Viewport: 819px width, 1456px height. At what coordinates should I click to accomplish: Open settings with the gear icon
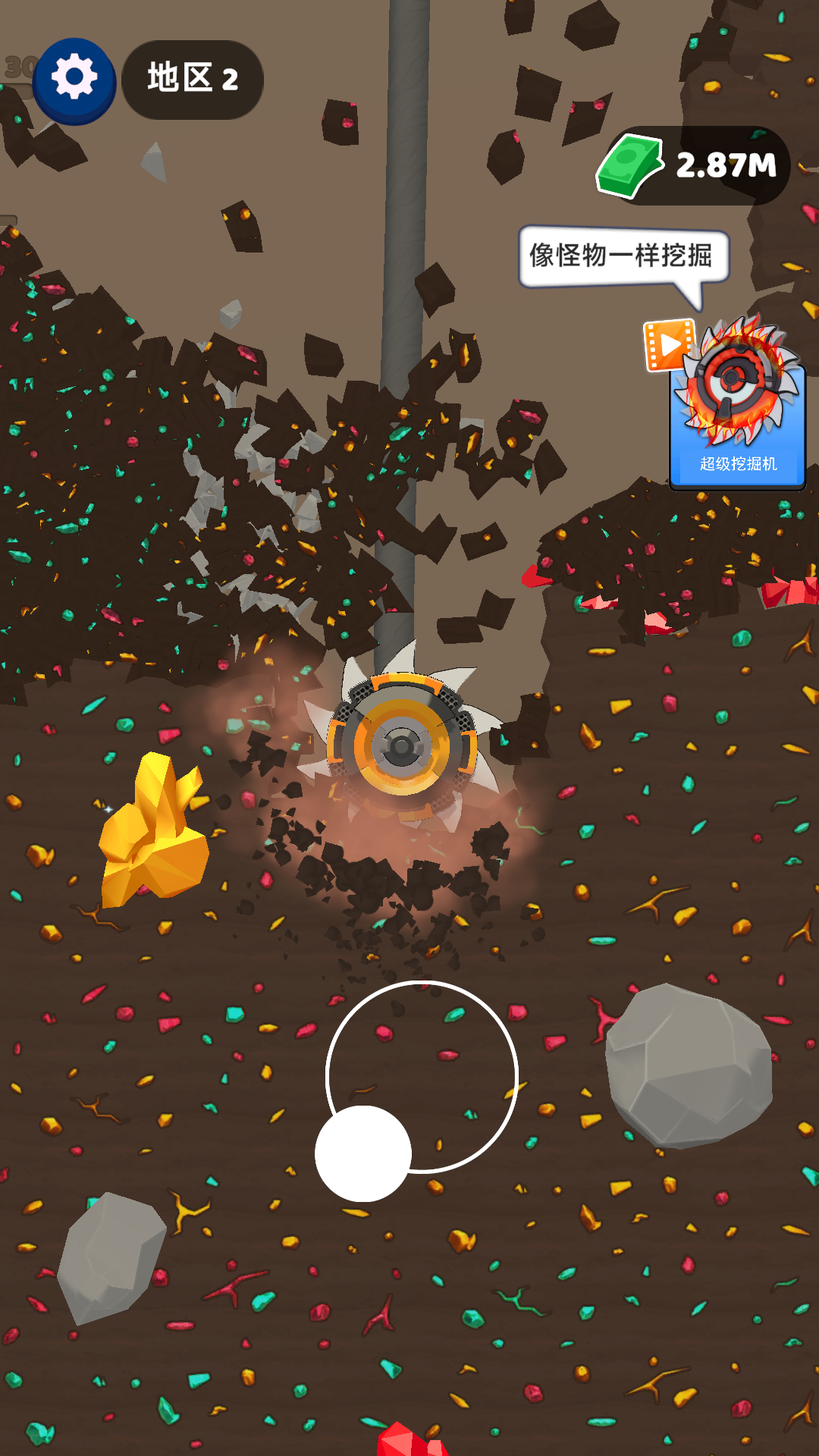(74, 79)
